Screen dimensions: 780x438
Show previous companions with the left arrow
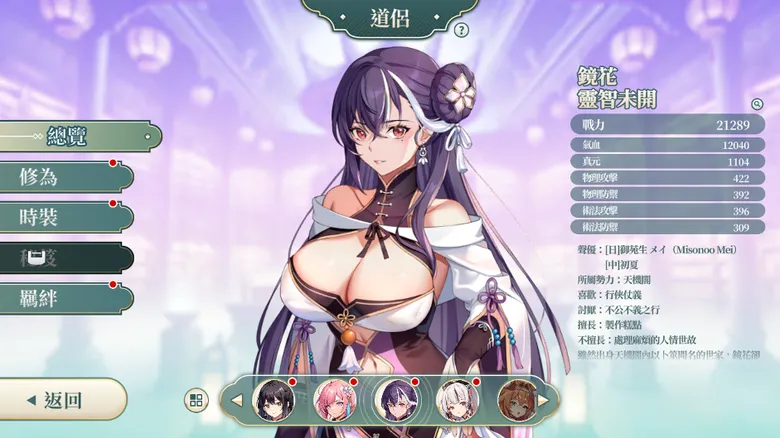pyautogui.click(x=237, y=400)
